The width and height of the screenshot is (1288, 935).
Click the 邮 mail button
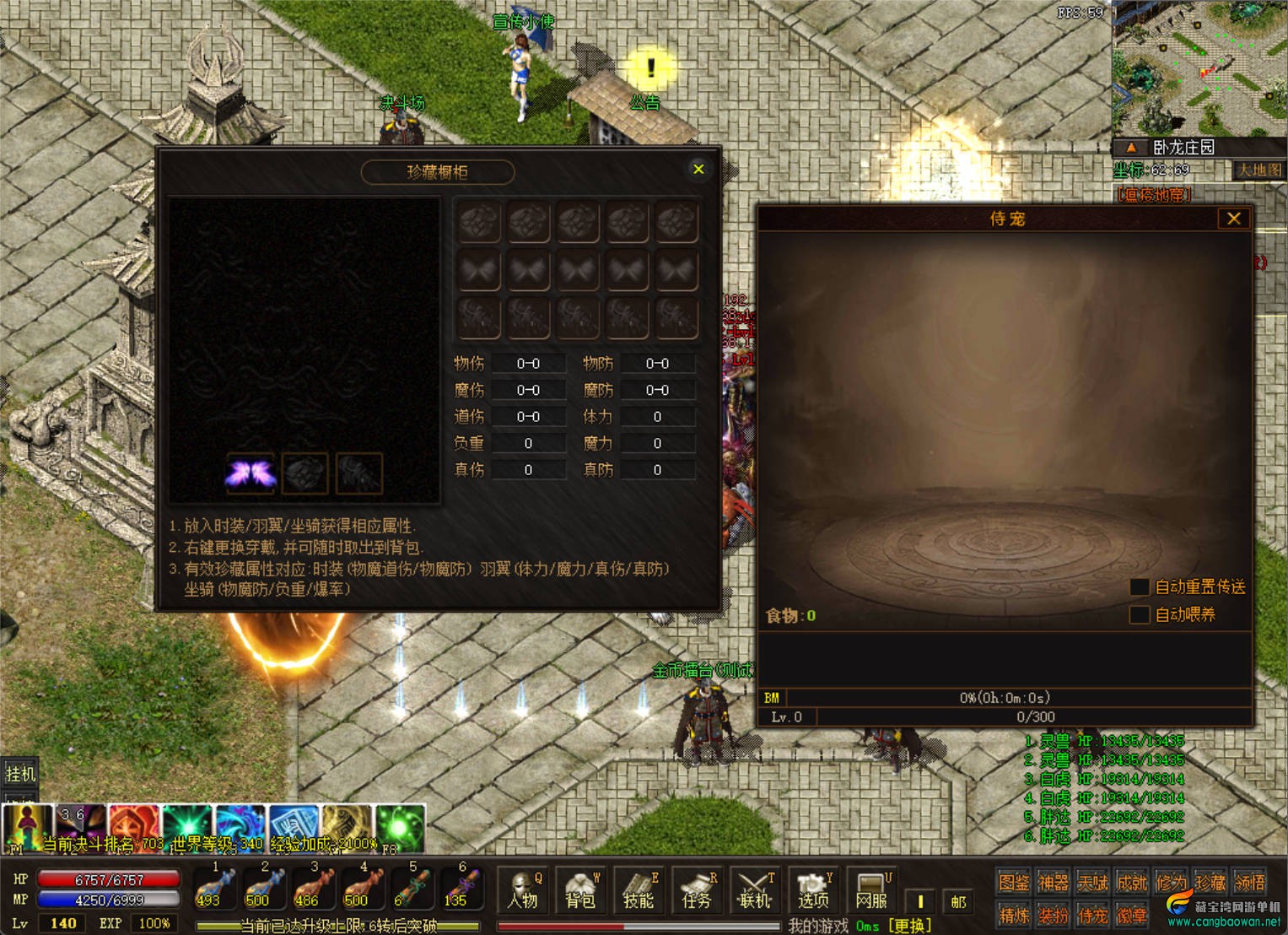pyautogui.click(x=958, y=901)
